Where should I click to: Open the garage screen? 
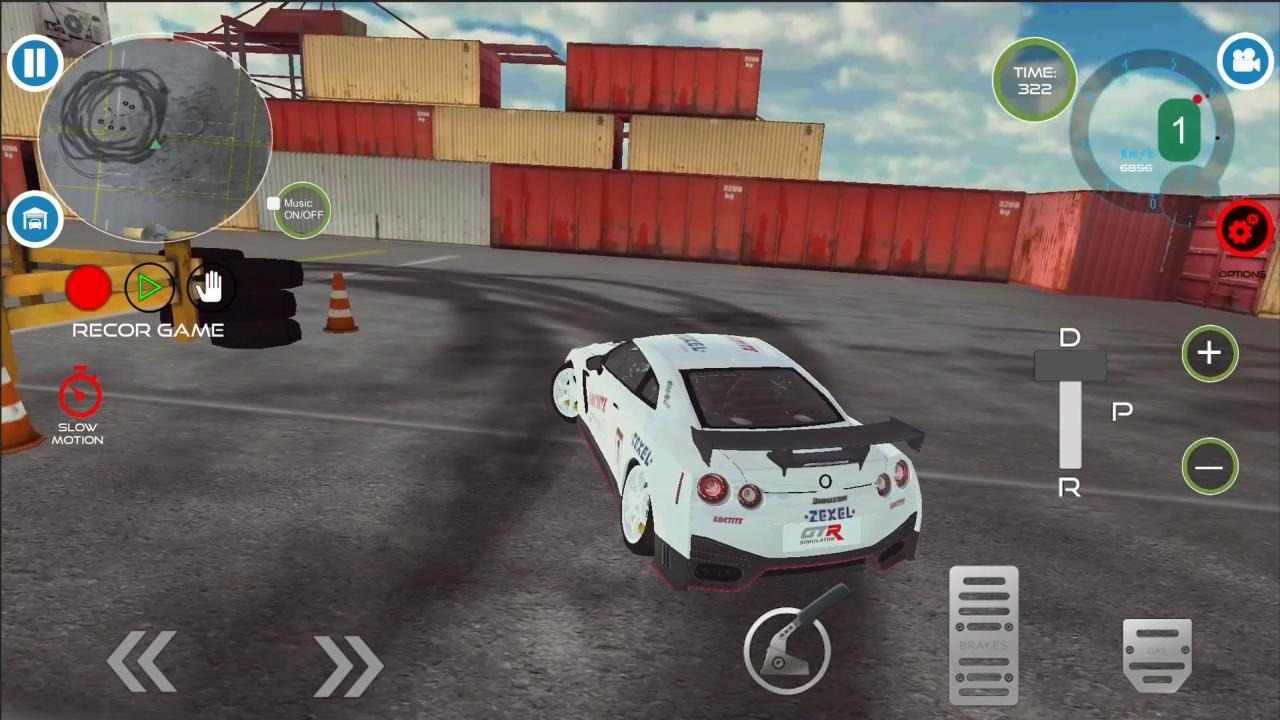(x=34, y=220)
